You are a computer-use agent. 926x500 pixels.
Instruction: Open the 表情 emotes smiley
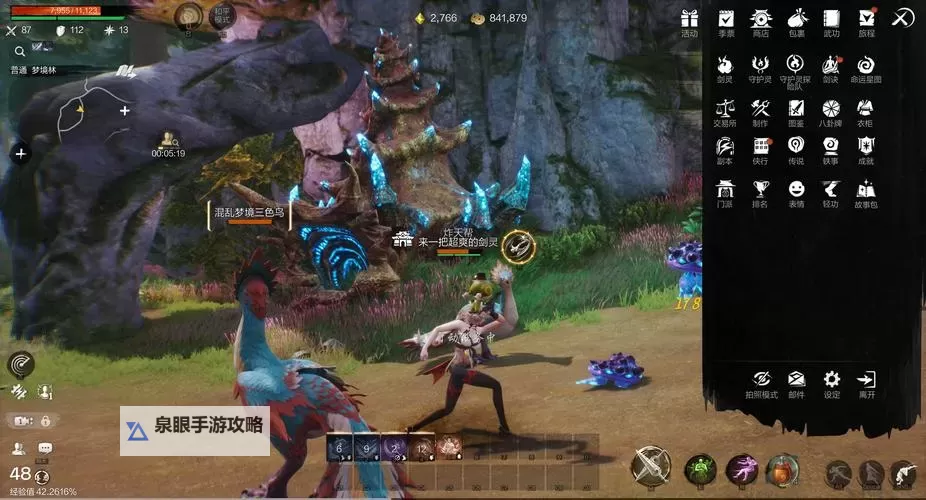(796, 189)
